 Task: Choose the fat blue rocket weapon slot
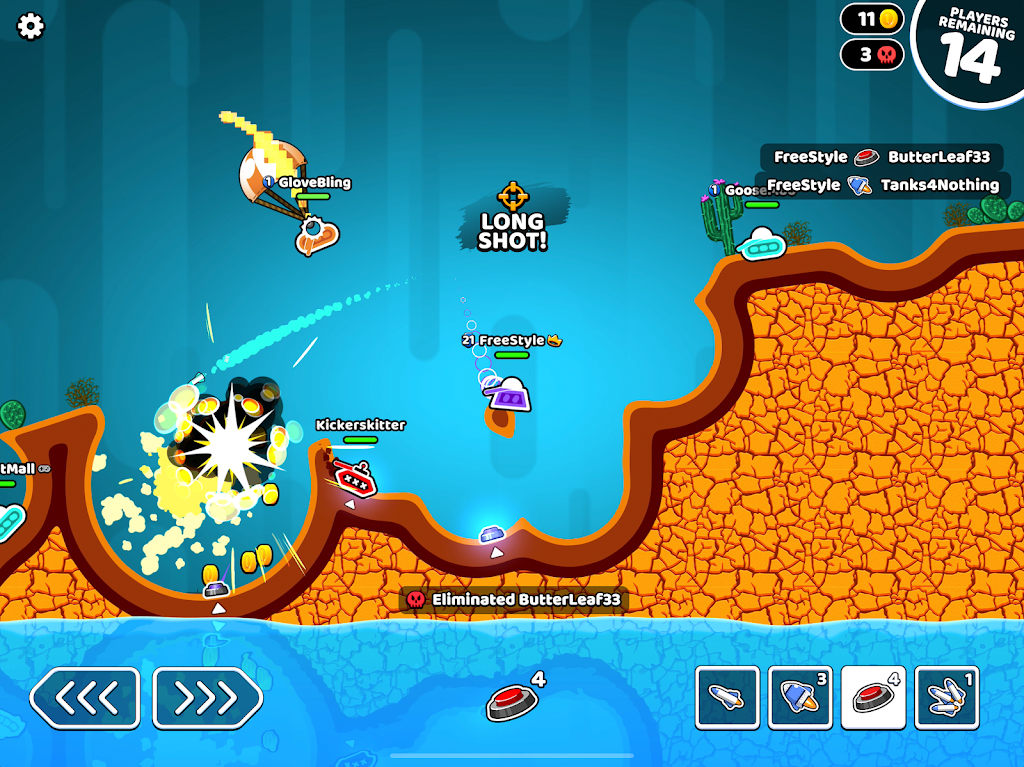tap(800, 697)
